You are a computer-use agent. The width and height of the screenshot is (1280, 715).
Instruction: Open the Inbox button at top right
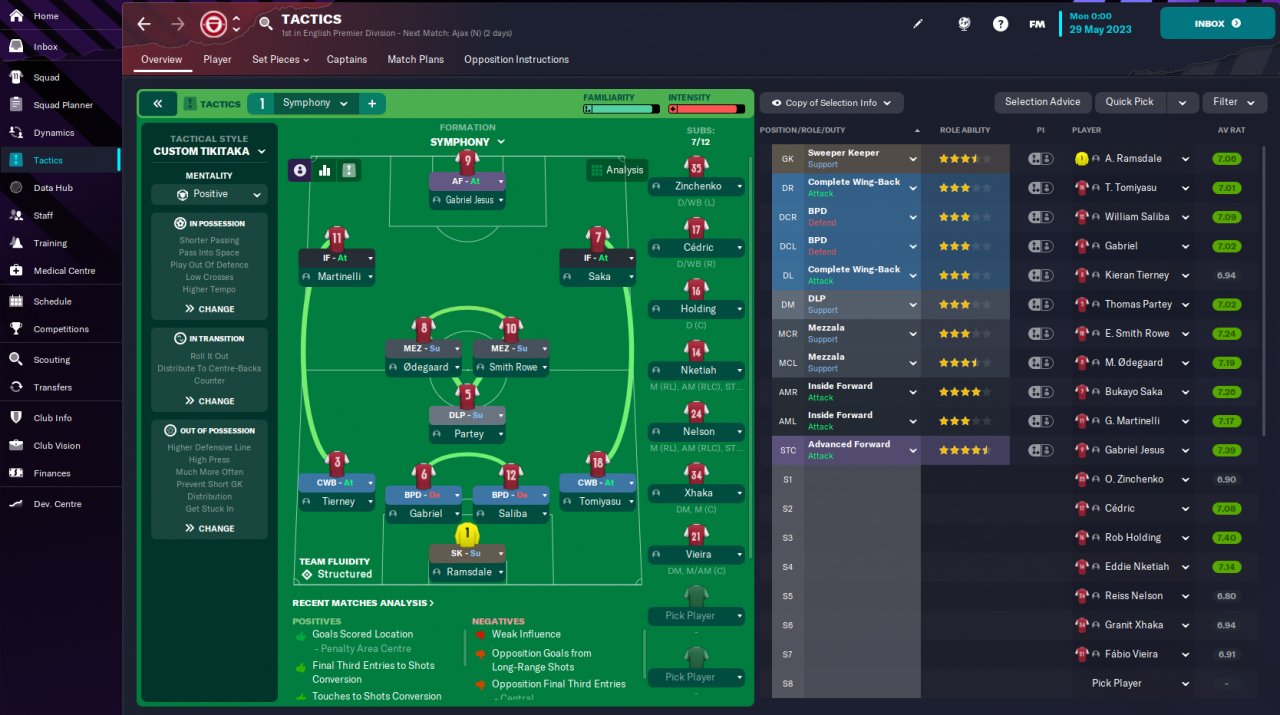(1216, 23)
